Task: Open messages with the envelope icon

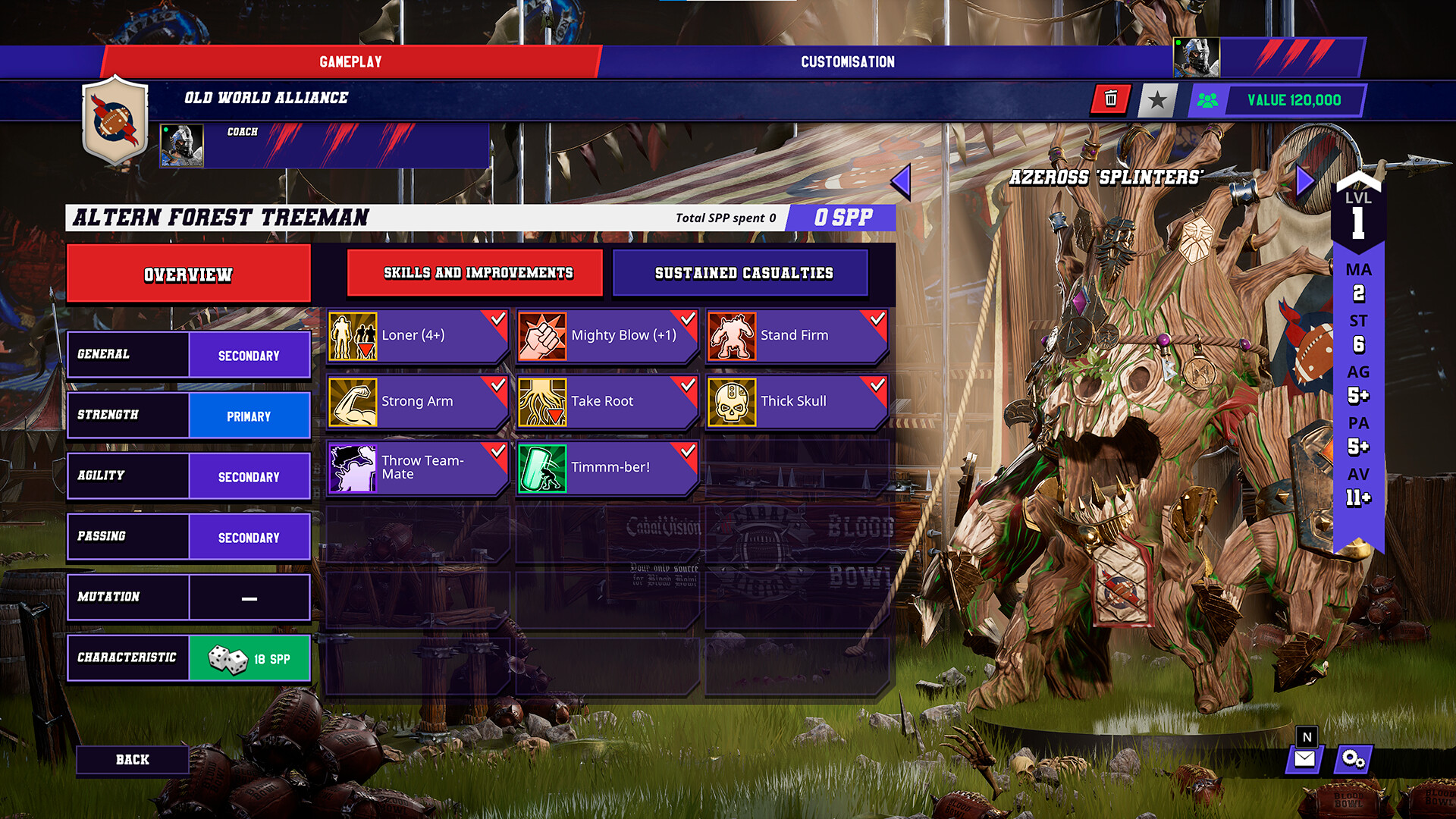Action: coord(1306,758)
